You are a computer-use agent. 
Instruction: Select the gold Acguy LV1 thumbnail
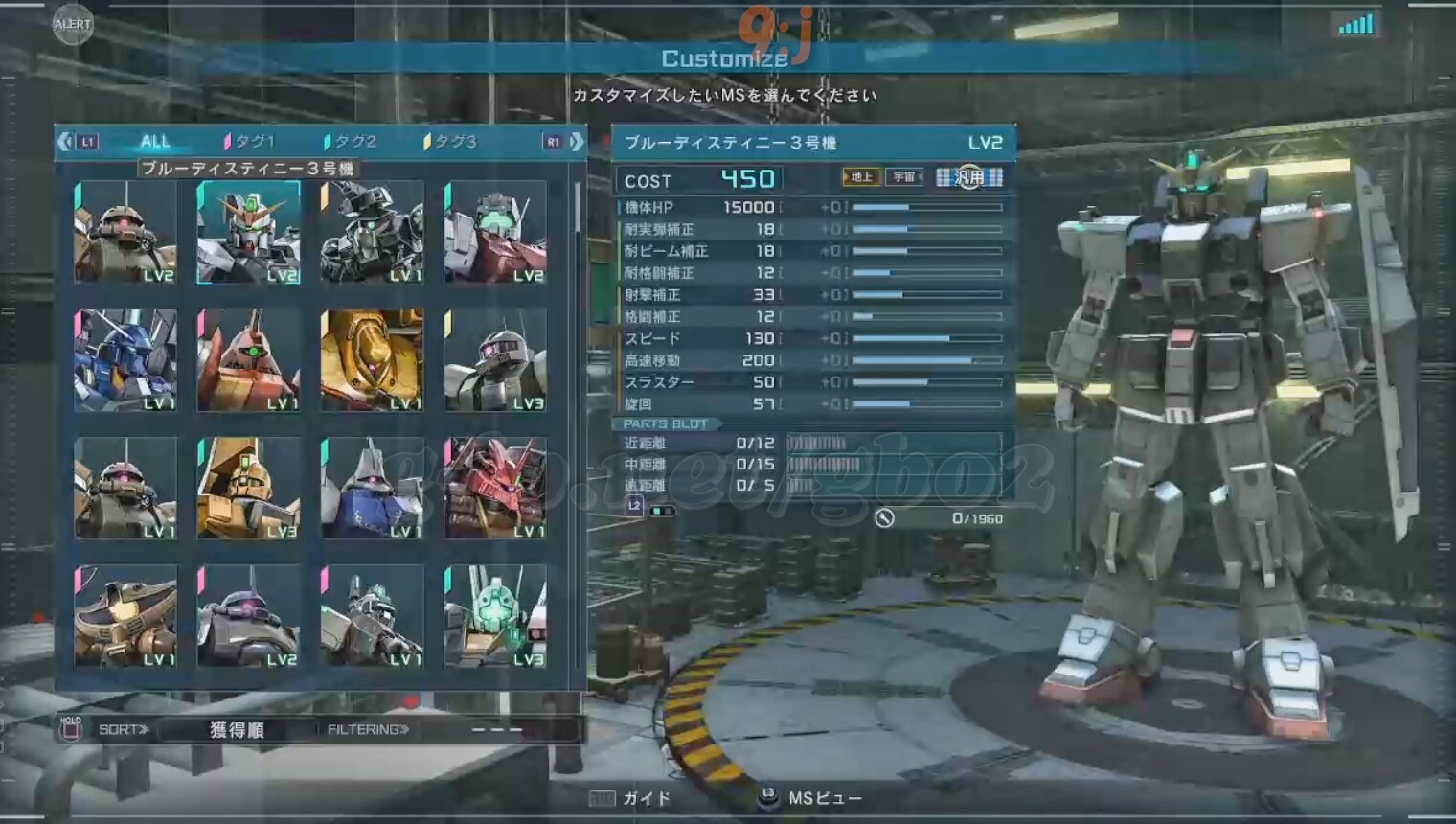click(x=372, y=360)
